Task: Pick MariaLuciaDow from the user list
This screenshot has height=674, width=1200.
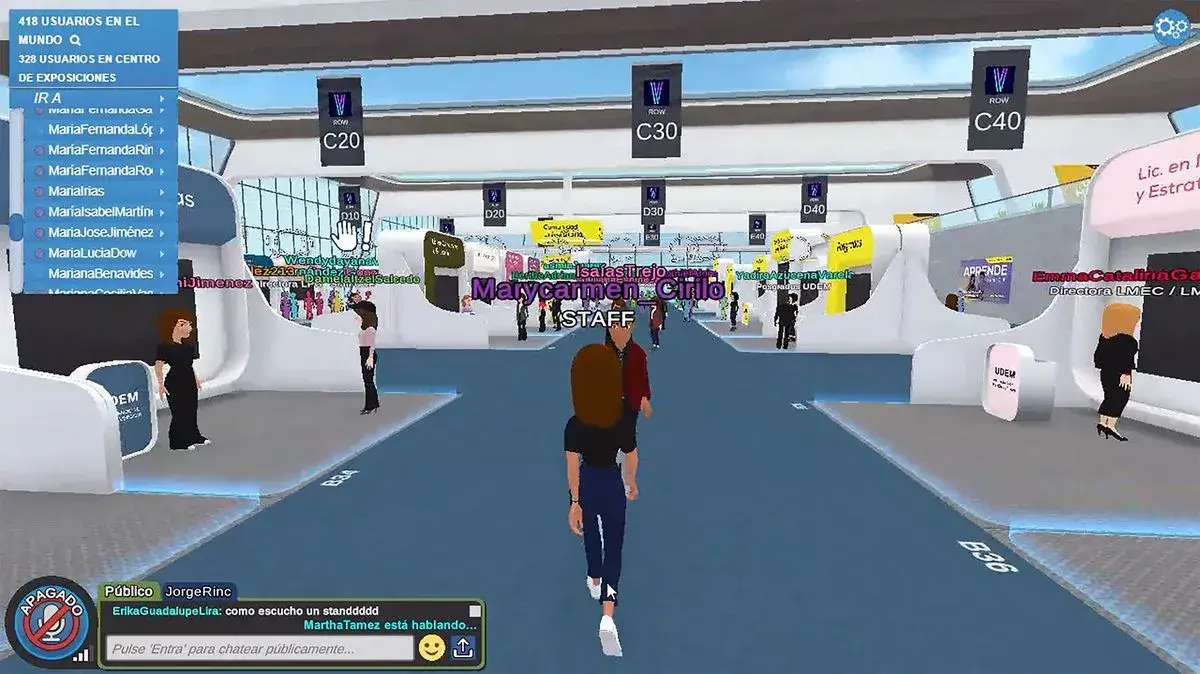Action: tap(92, 253)
